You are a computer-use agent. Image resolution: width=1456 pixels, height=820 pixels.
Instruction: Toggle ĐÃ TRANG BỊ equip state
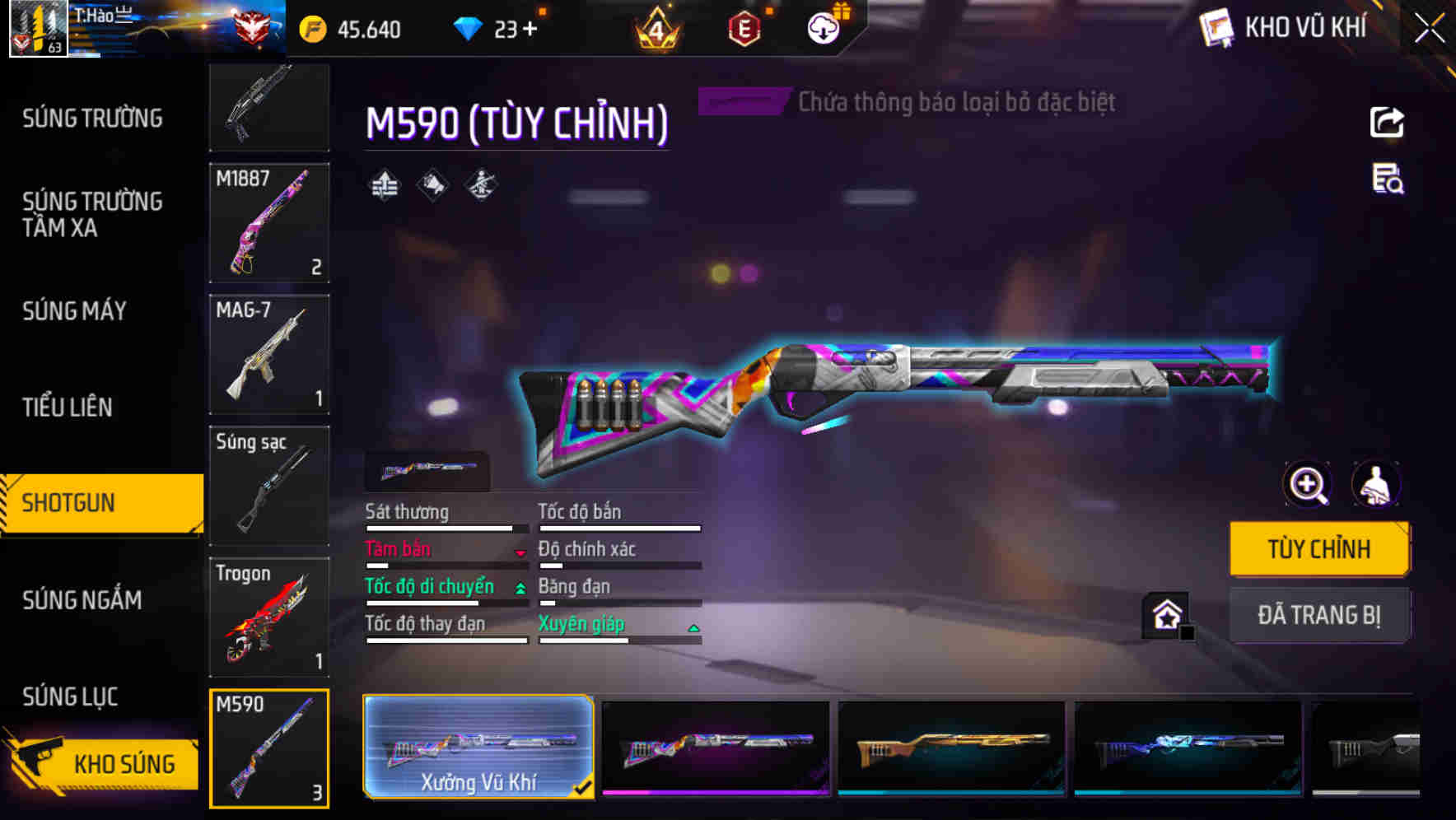coord(1319,615)
